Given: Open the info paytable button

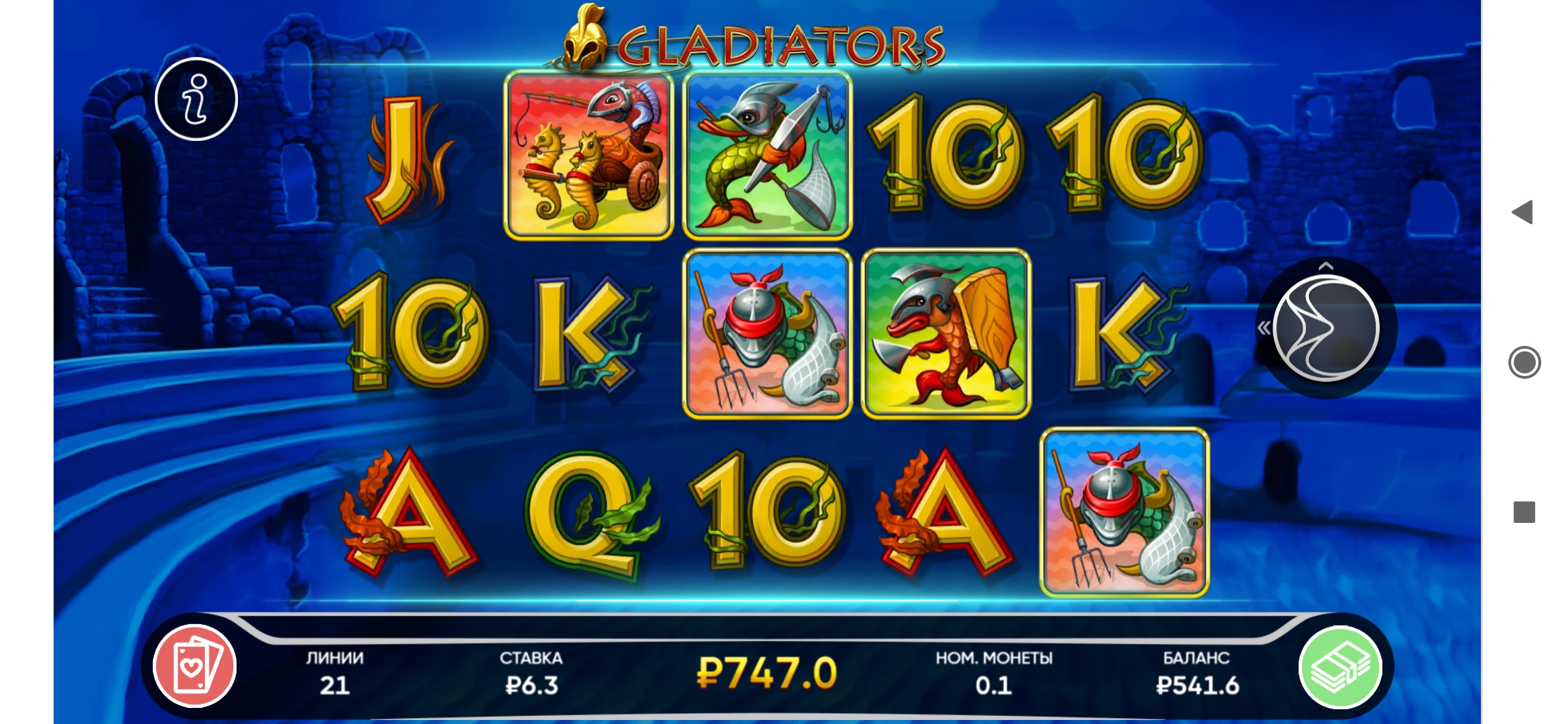Looking at the screenshot, I should tap(196, 99).
